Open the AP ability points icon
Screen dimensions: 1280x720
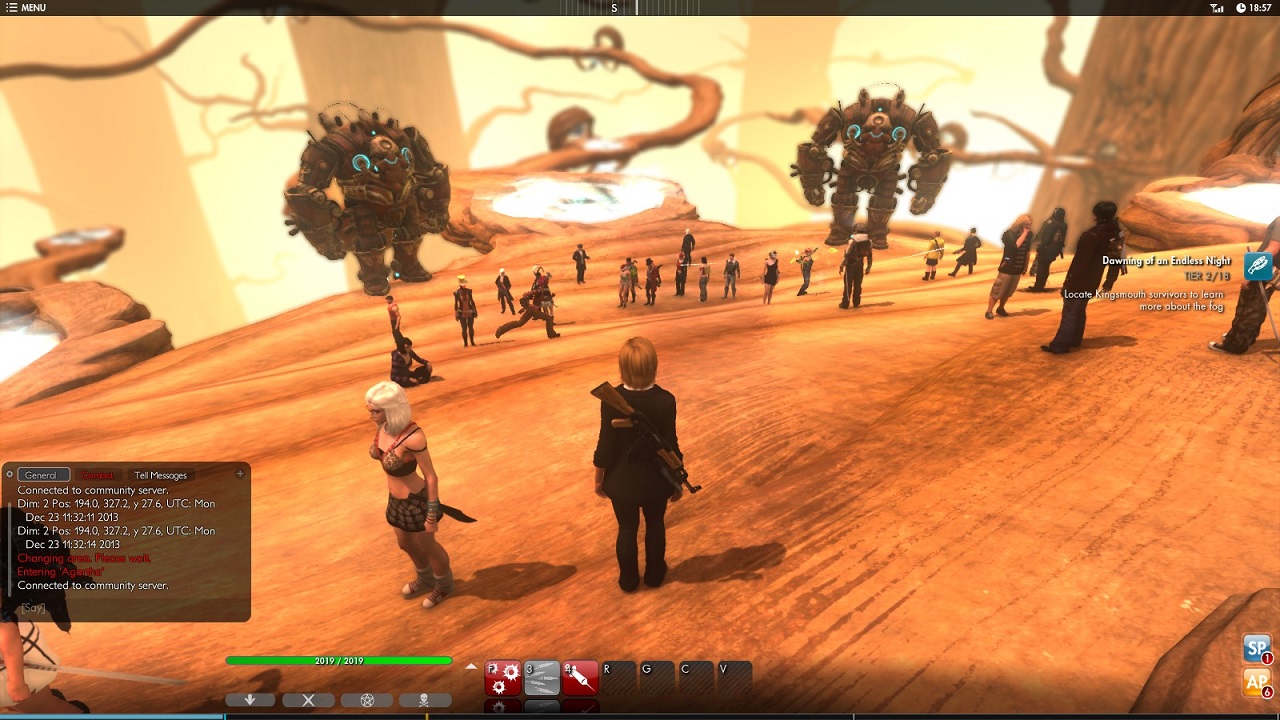click(x=1256, y=682)
